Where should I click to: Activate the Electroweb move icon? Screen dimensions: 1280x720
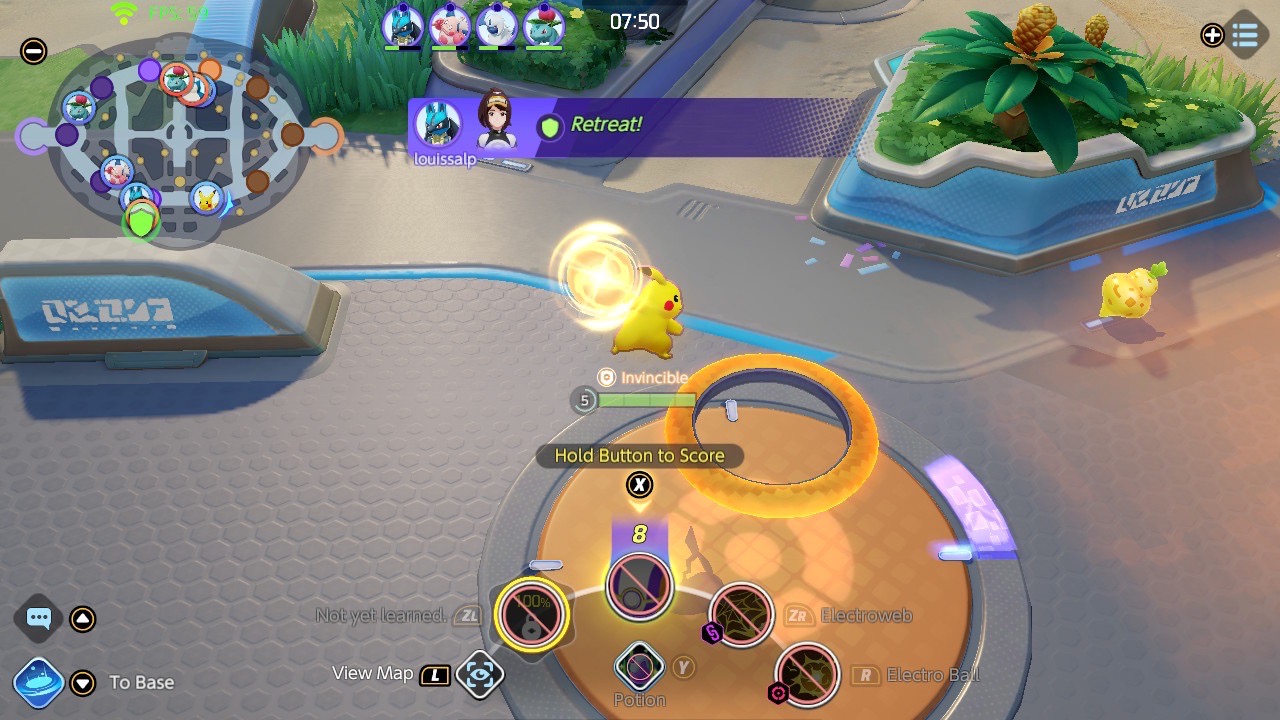pos(741,615)
